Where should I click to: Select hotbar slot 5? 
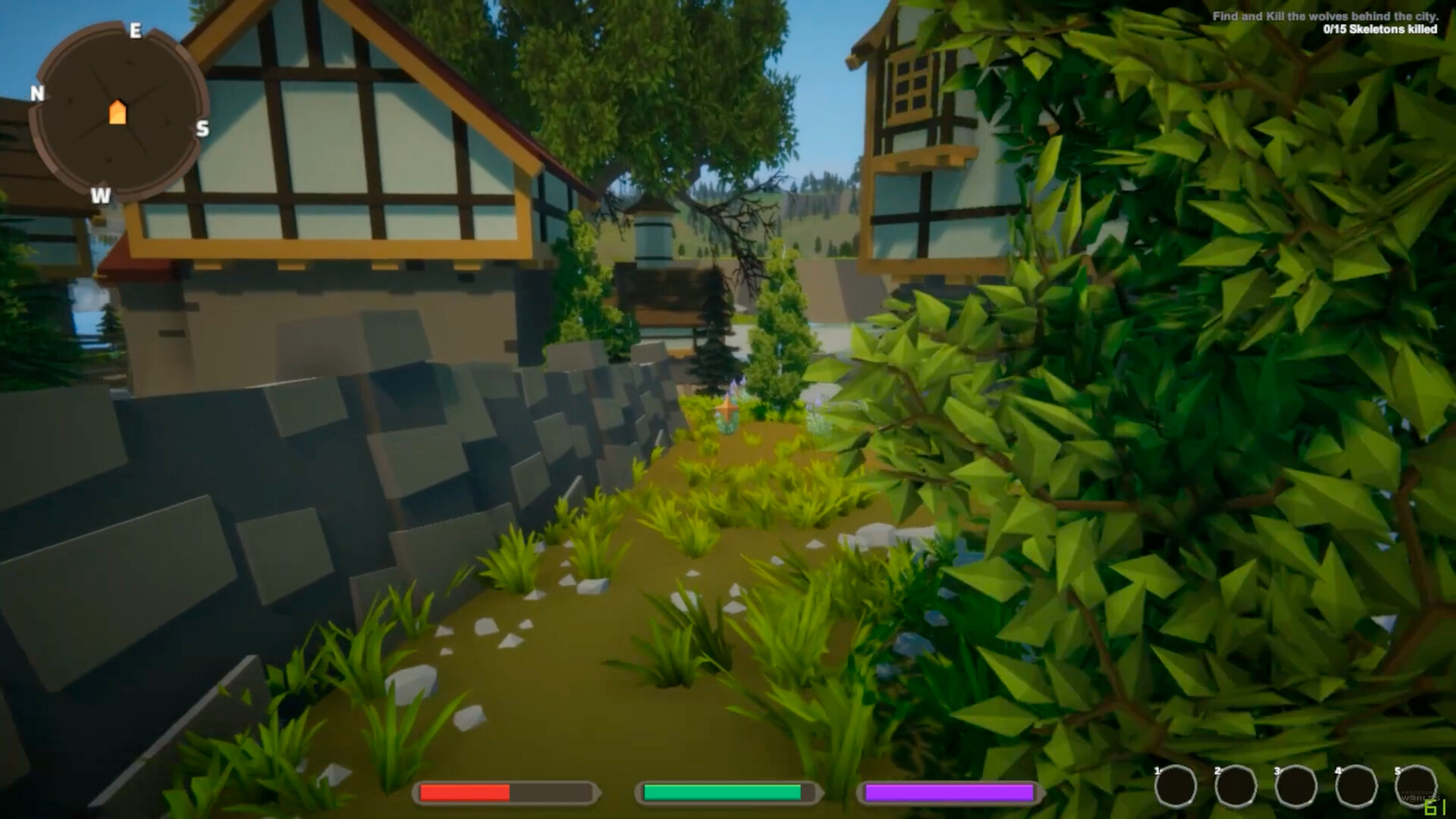pyautogui.click(x=1417, y=786)
